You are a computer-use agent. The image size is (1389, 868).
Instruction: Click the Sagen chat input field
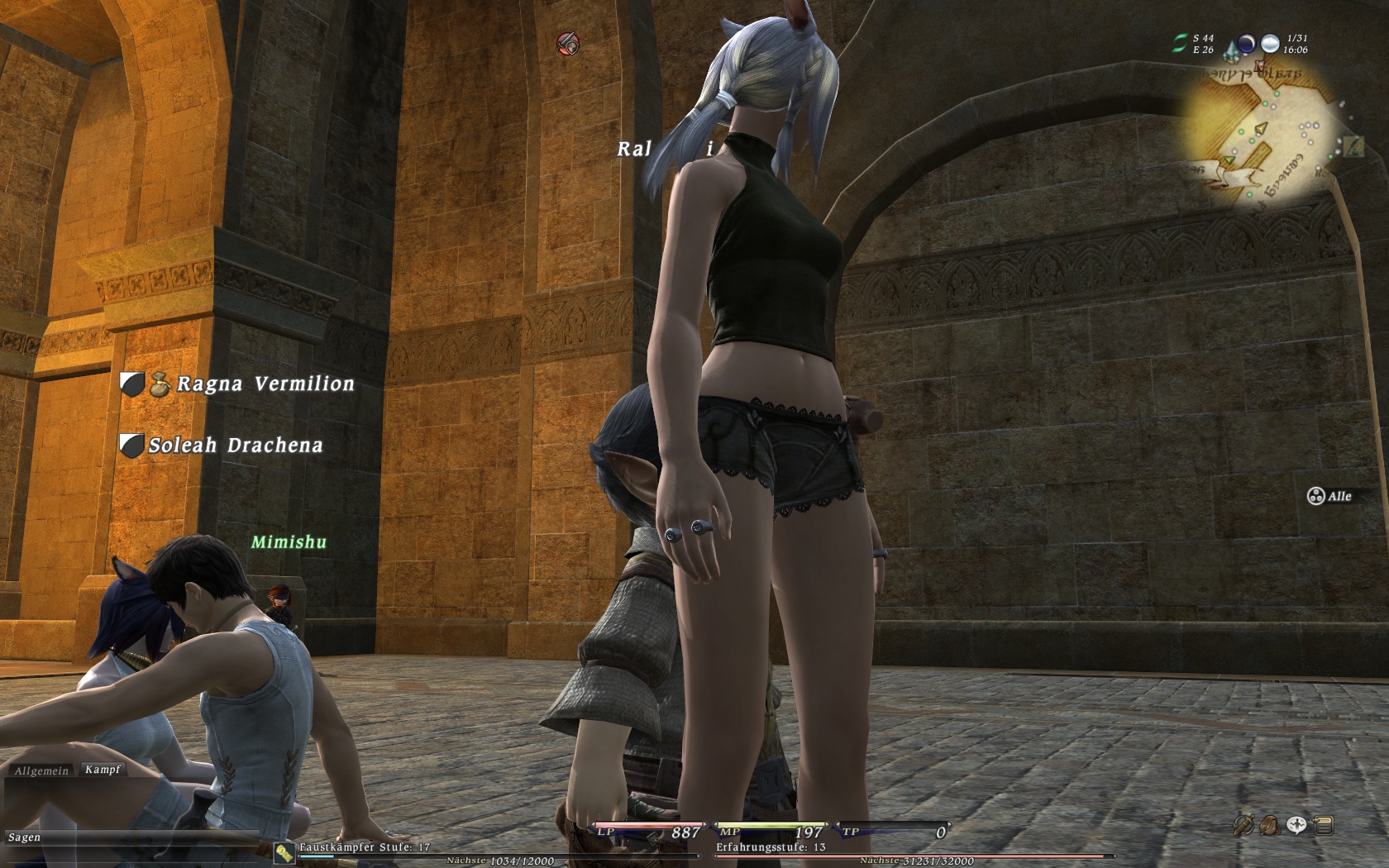124,837
